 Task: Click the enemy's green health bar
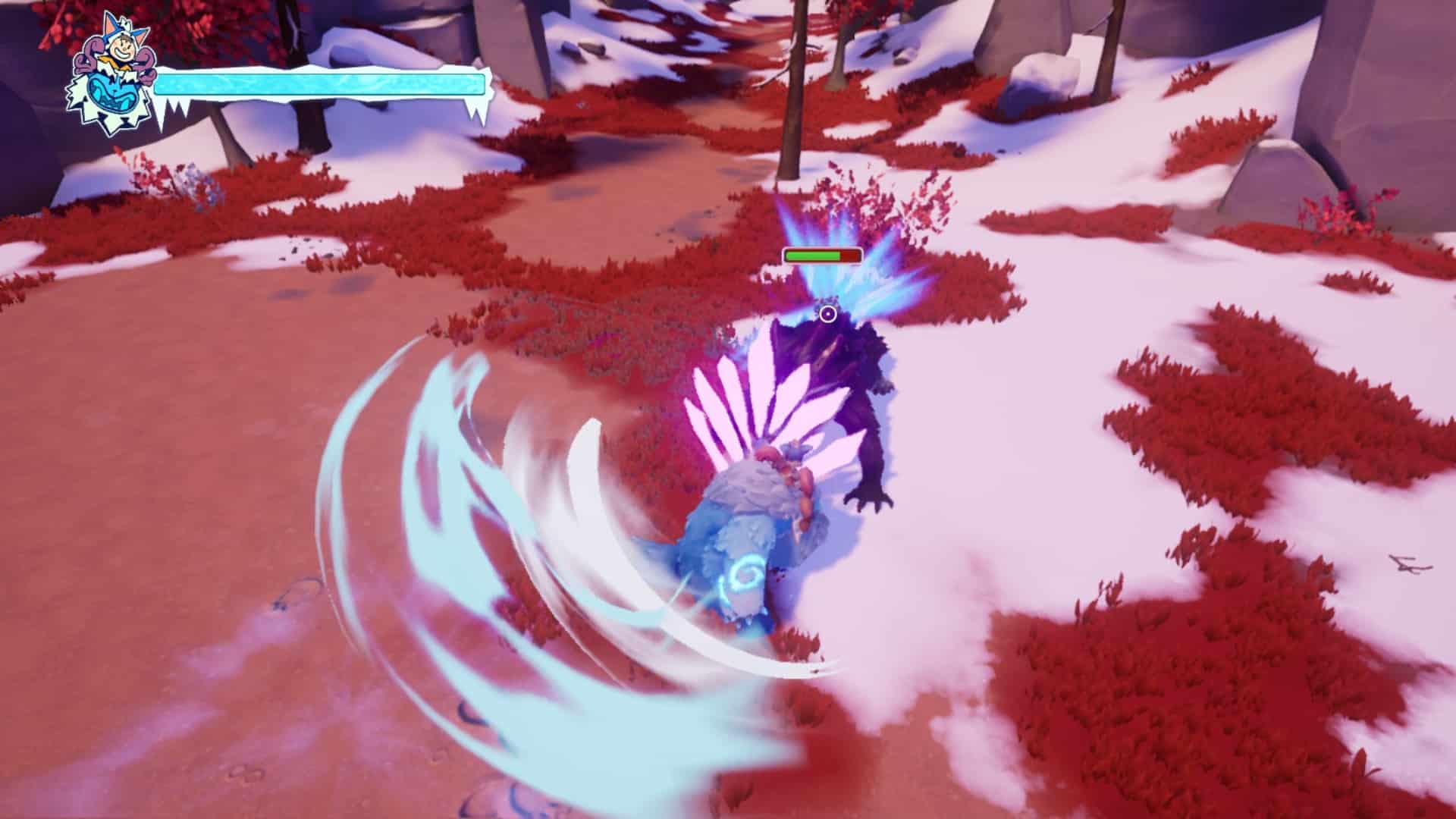811,256
